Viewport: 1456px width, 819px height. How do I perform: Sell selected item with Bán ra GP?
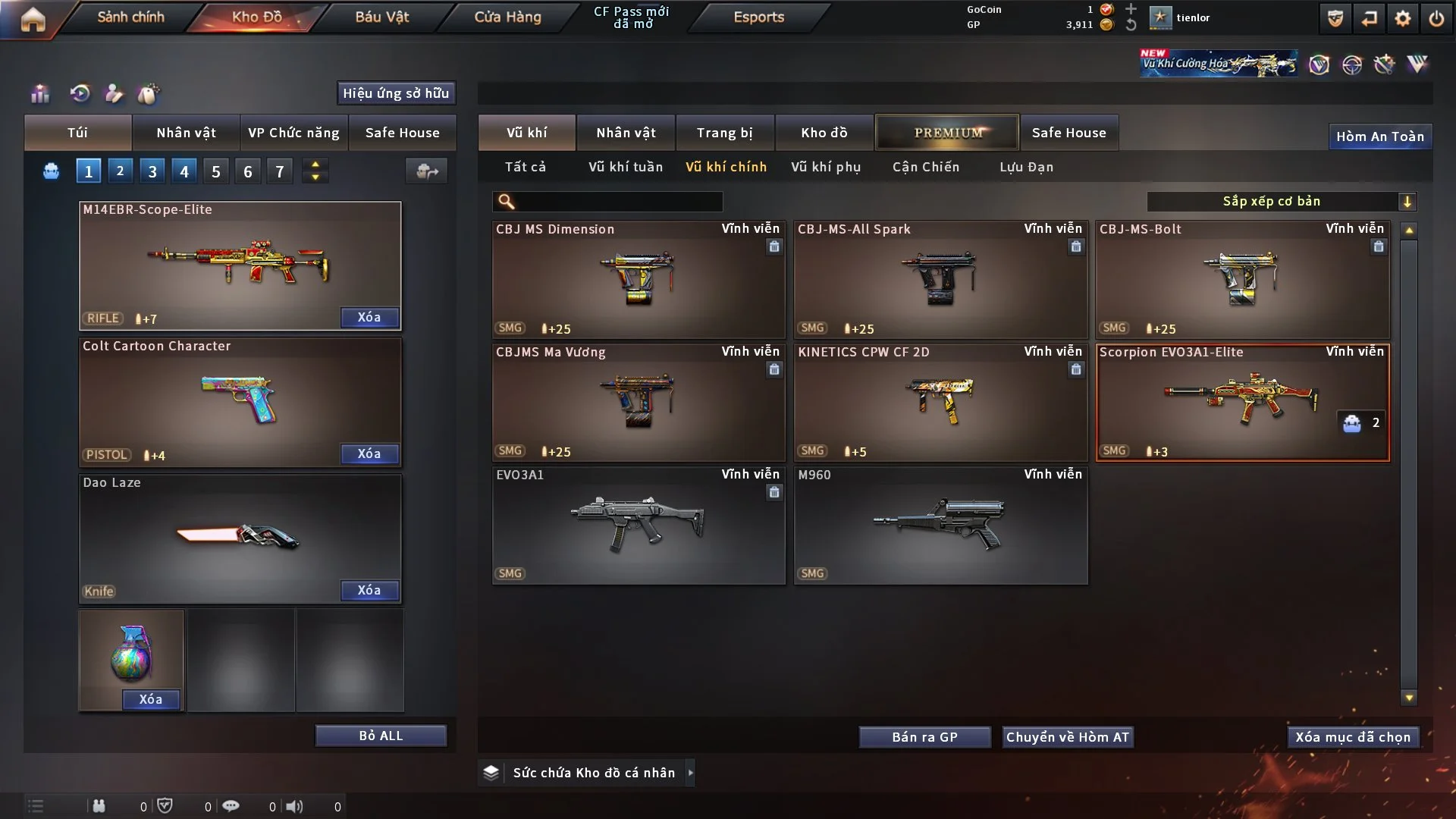coord(924,737)
